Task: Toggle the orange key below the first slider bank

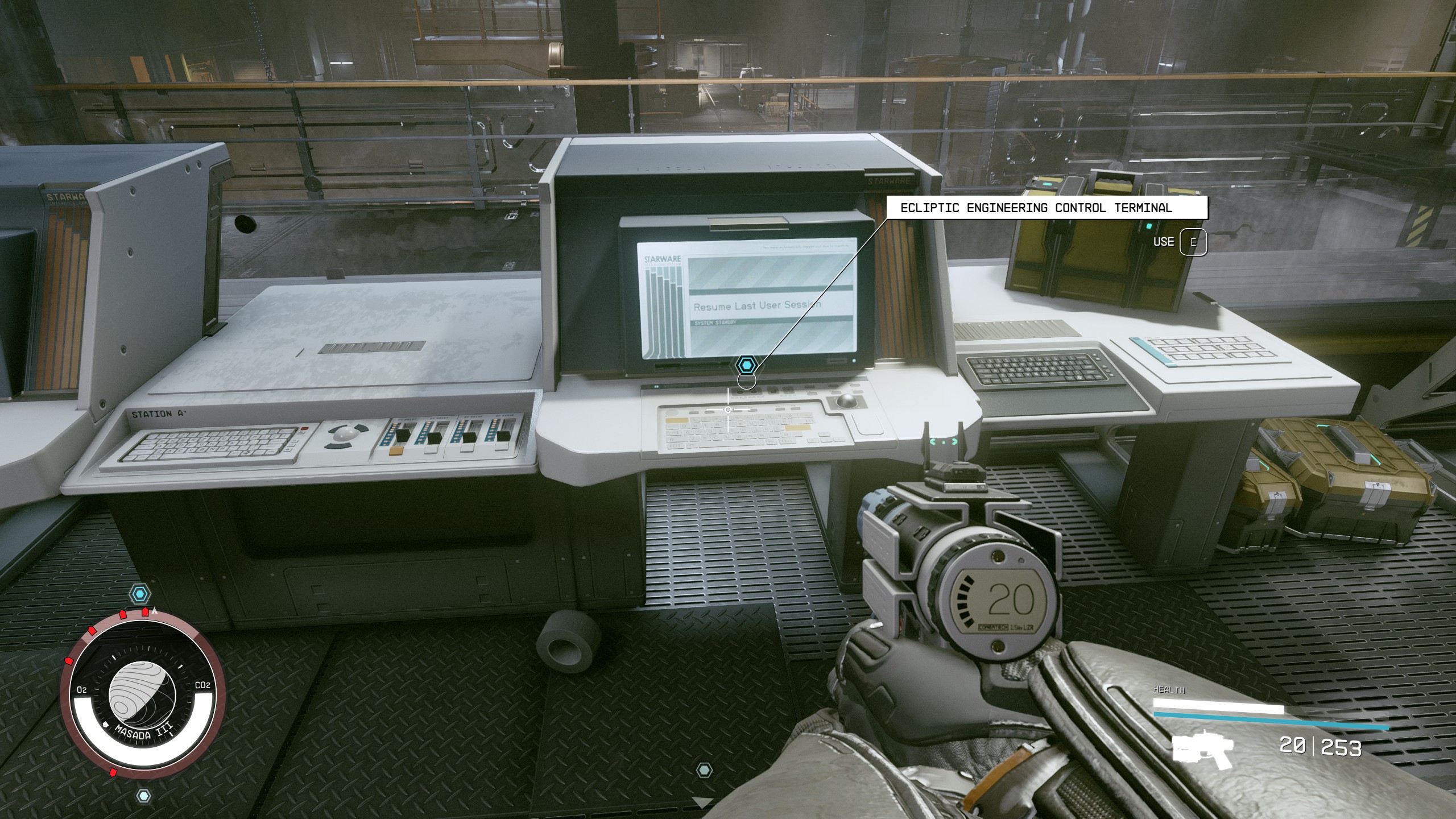Action: pos(396,451)
